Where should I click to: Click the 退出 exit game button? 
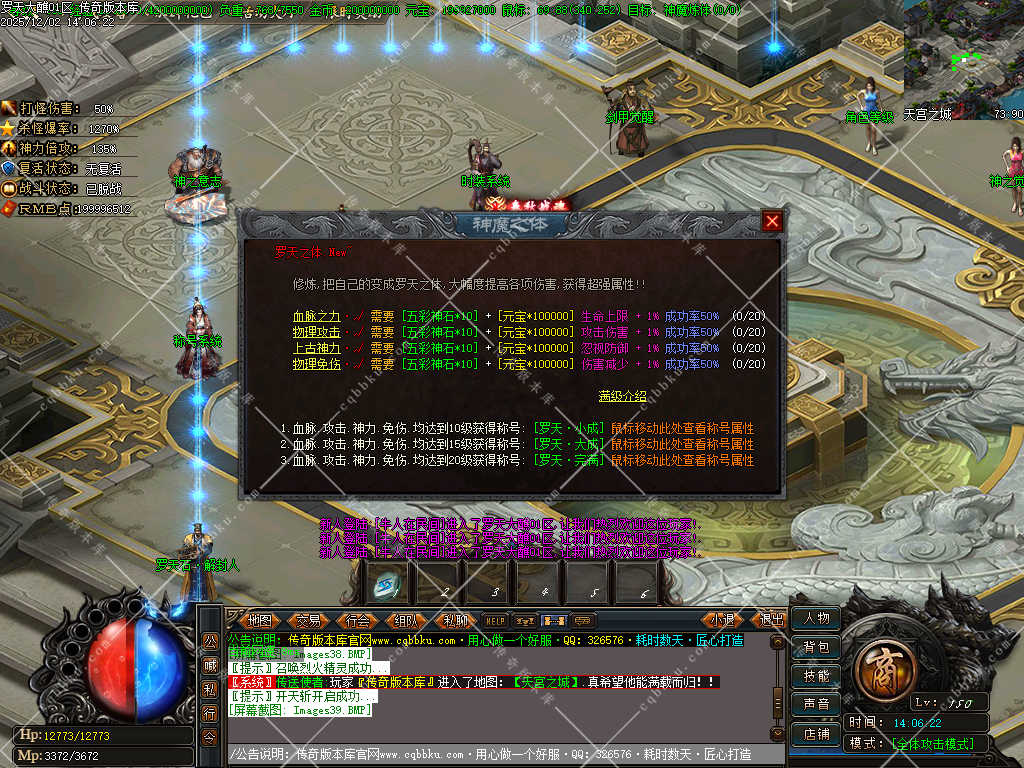coord(771,620)
